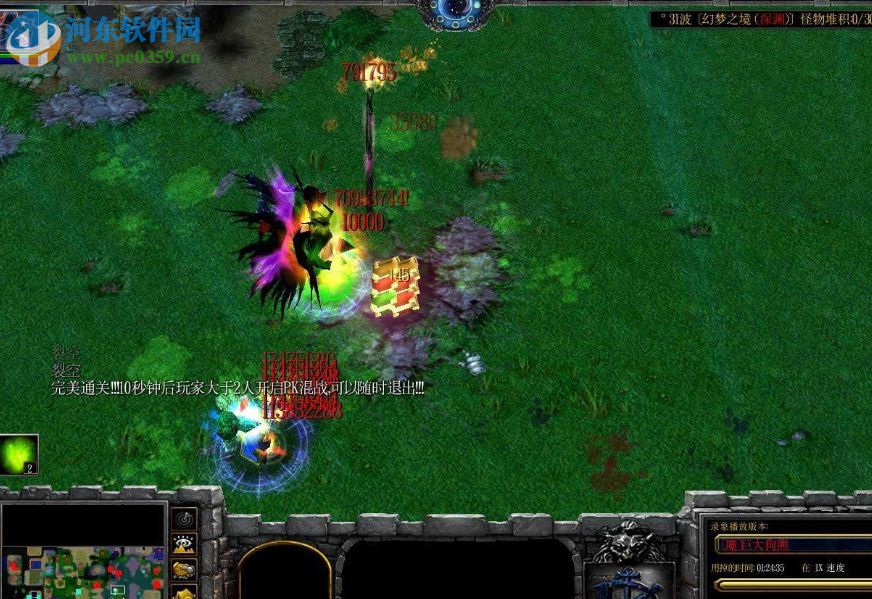Click the wave and monster count board
Viewport: 872px width, 599px height.
(760, 19)
